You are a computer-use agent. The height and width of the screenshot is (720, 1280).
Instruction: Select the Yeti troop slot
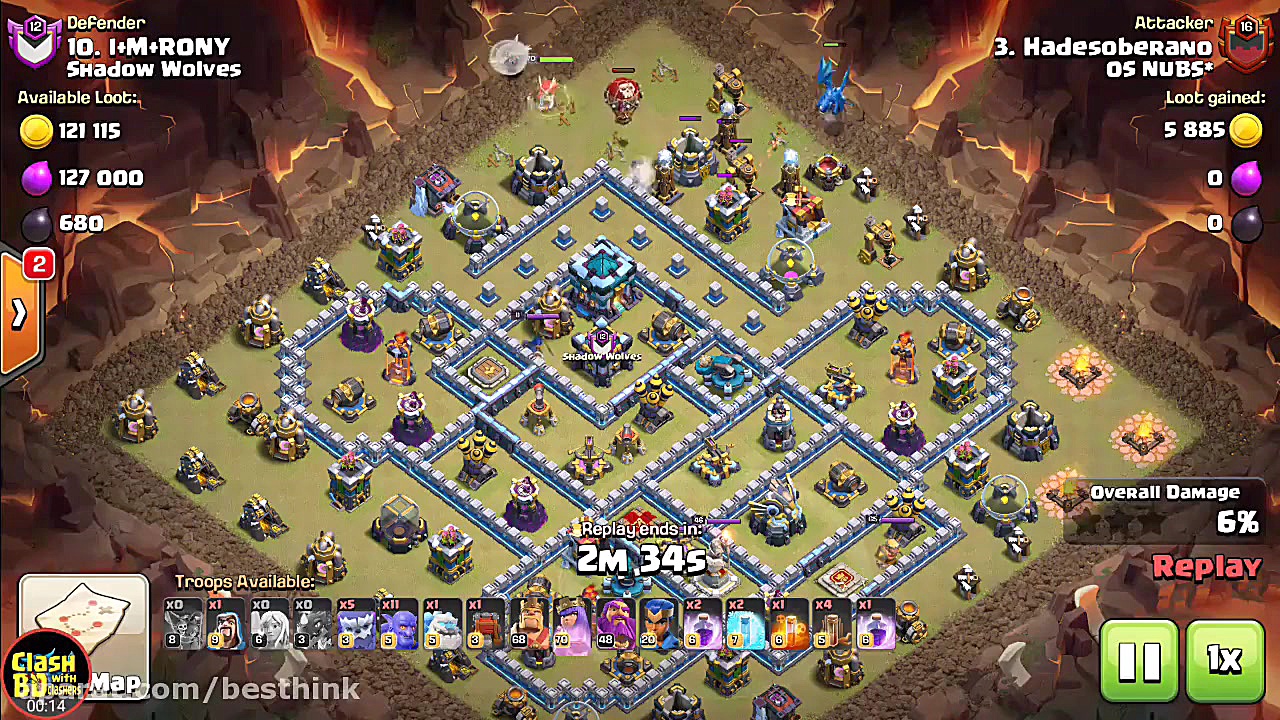point(357,624)
